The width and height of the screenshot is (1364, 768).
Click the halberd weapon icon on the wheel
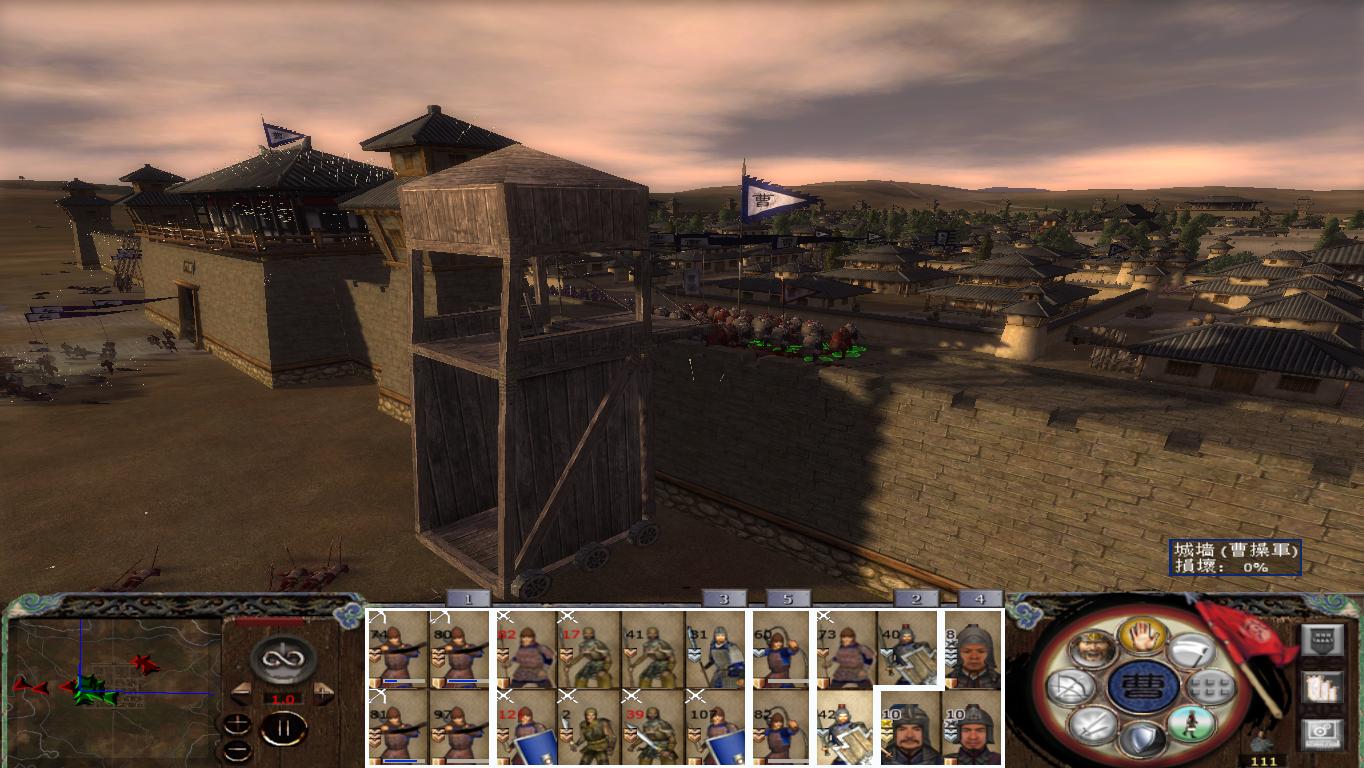(1192, 651)
